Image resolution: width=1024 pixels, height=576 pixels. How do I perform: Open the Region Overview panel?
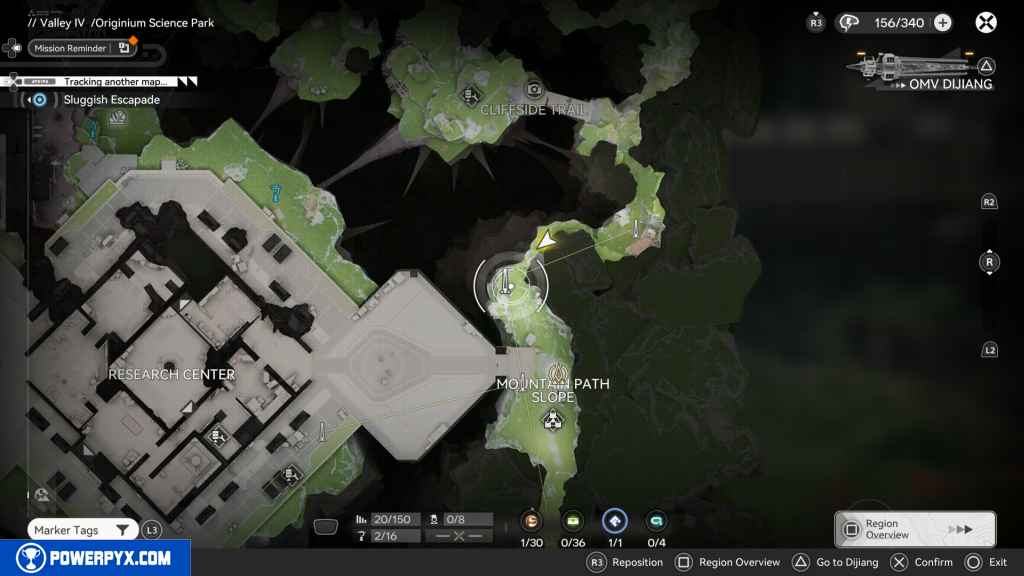[915, 529]
